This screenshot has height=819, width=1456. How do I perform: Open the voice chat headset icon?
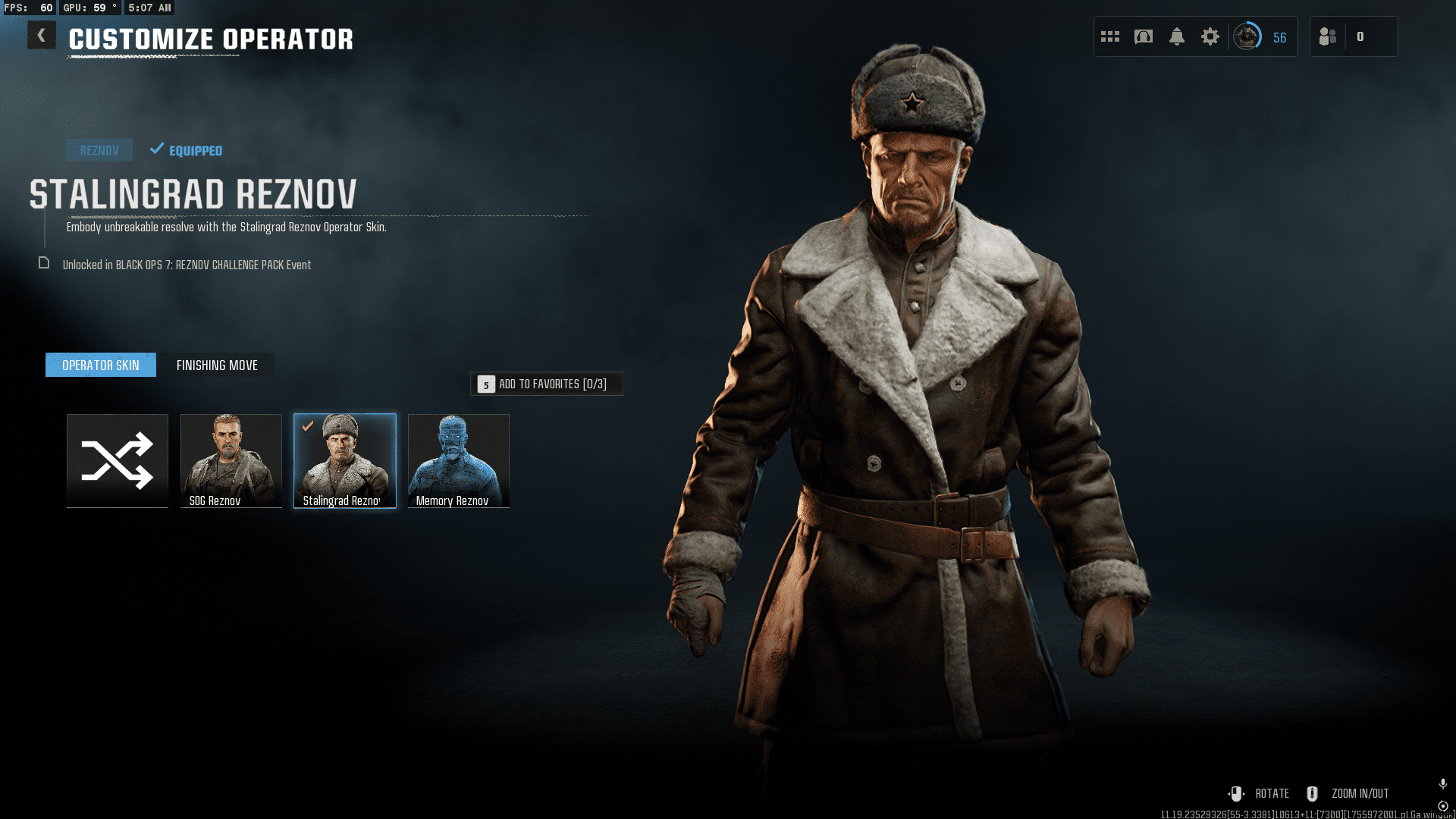click(x=1145, y=36)
